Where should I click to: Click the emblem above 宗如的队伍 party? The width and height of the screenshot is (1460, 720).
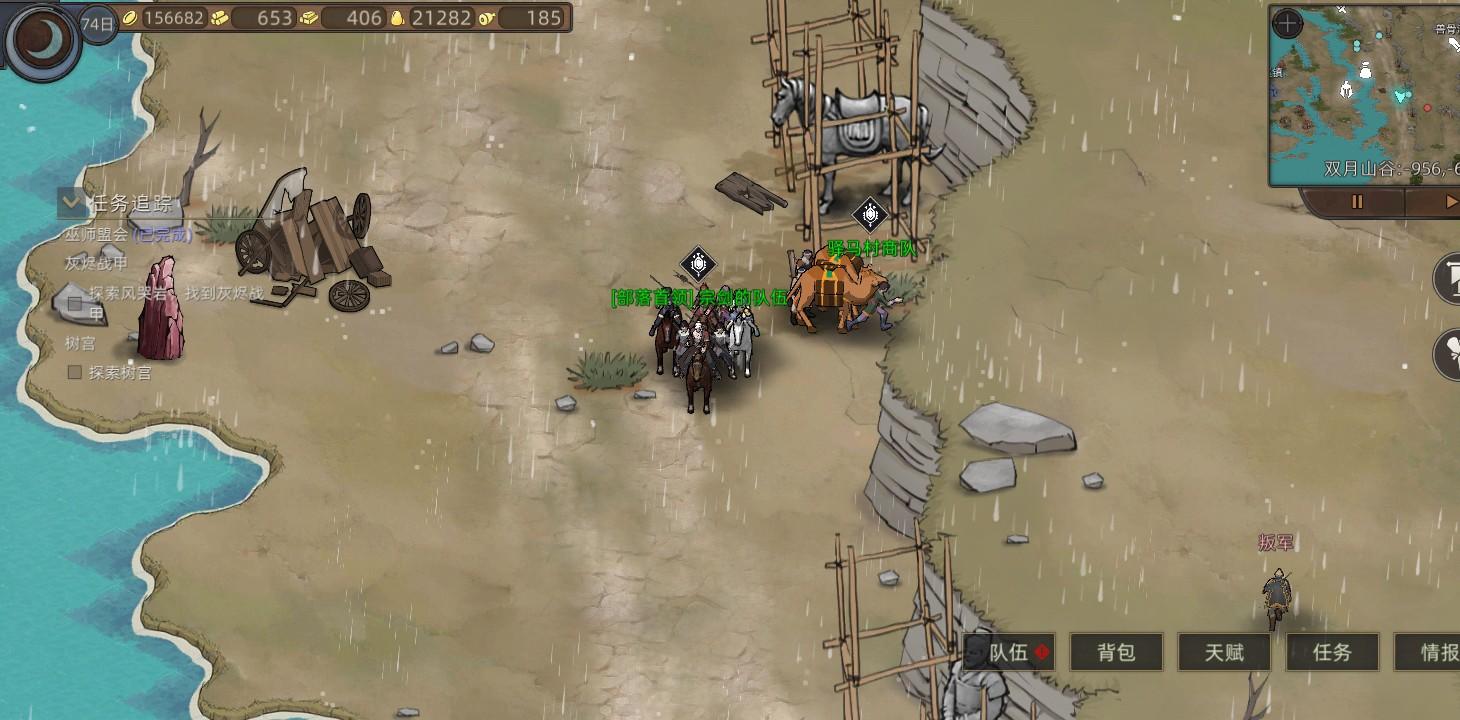[697, 263]
